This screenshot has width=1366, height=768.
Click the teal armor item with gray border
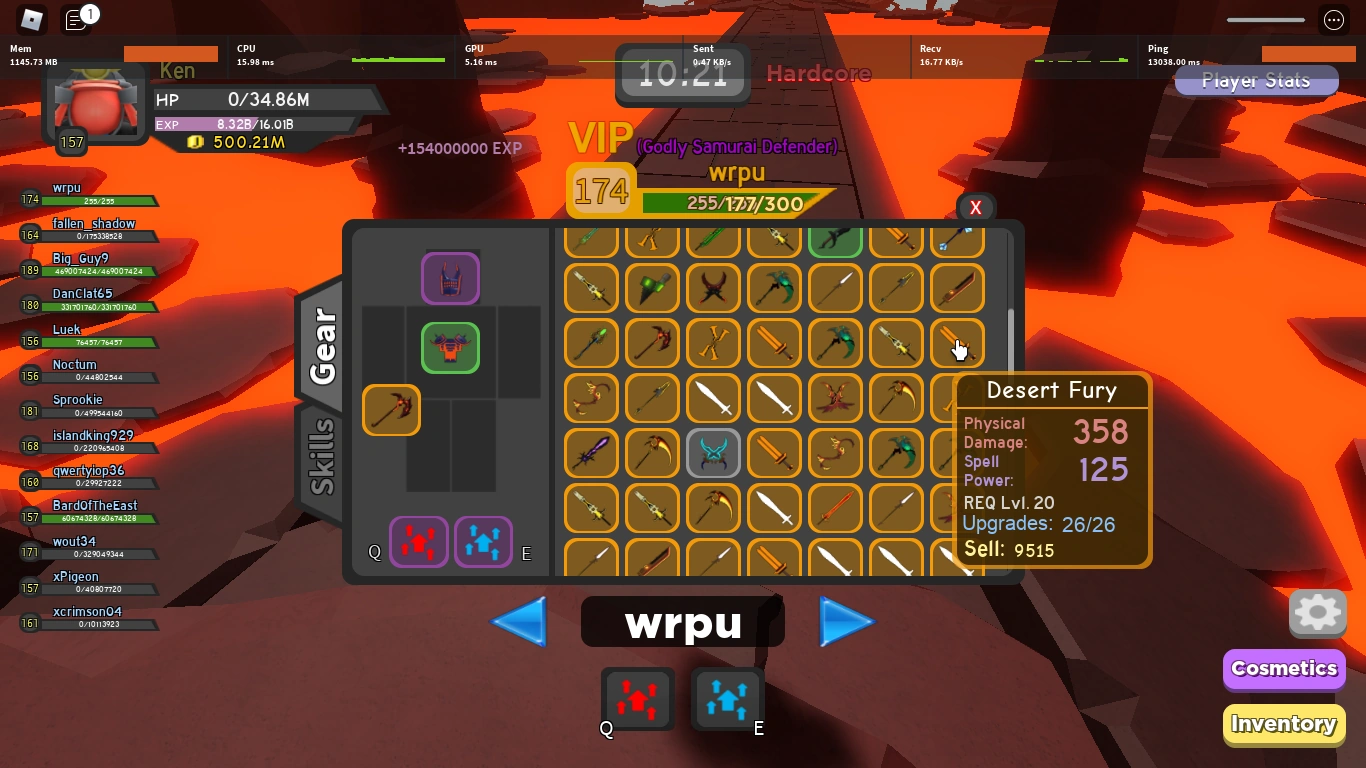pyautogui.click(x=713, y=453)
